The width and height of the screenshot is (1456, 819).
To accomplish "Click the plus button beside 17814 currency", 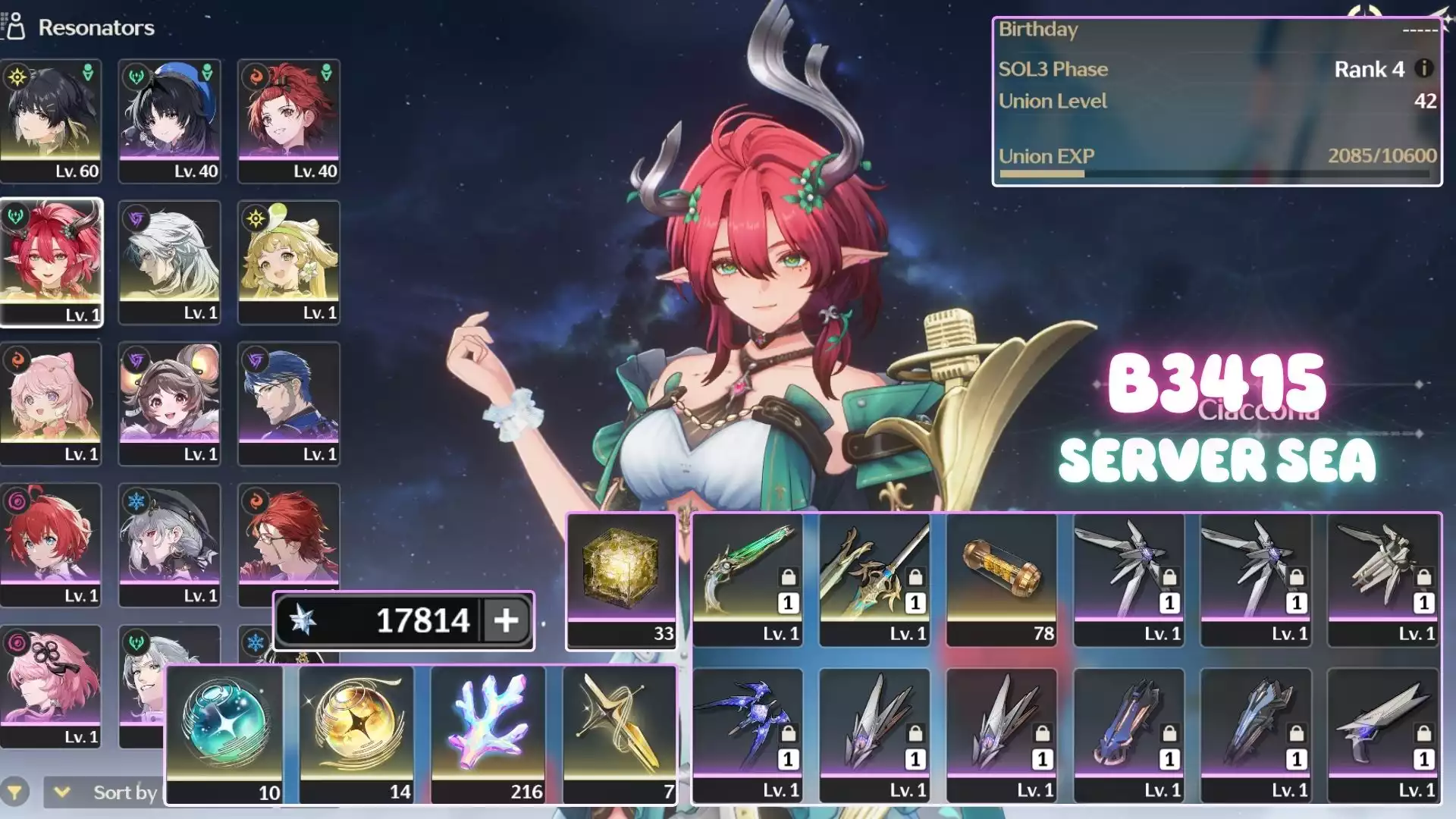I will [507, 620].
